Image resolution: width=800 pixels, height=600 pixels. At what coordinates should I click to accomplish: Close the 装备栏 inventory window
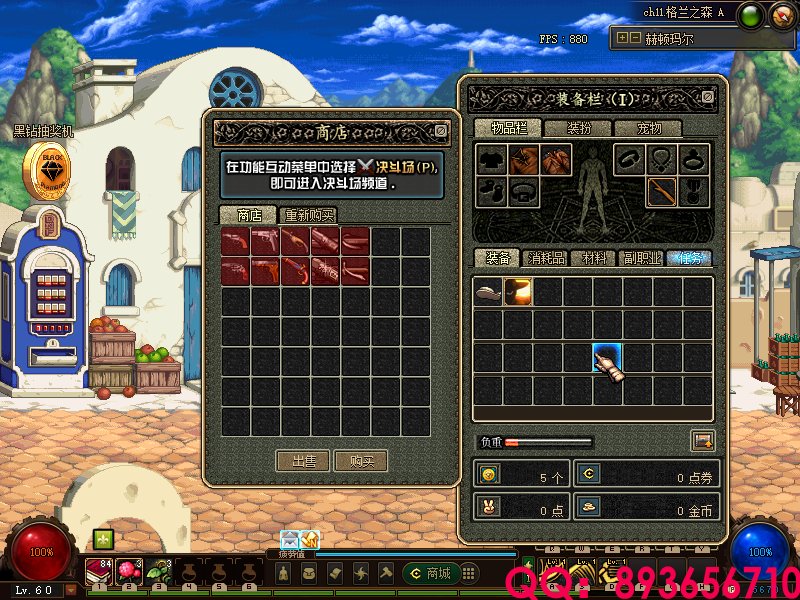click(708, 97)
